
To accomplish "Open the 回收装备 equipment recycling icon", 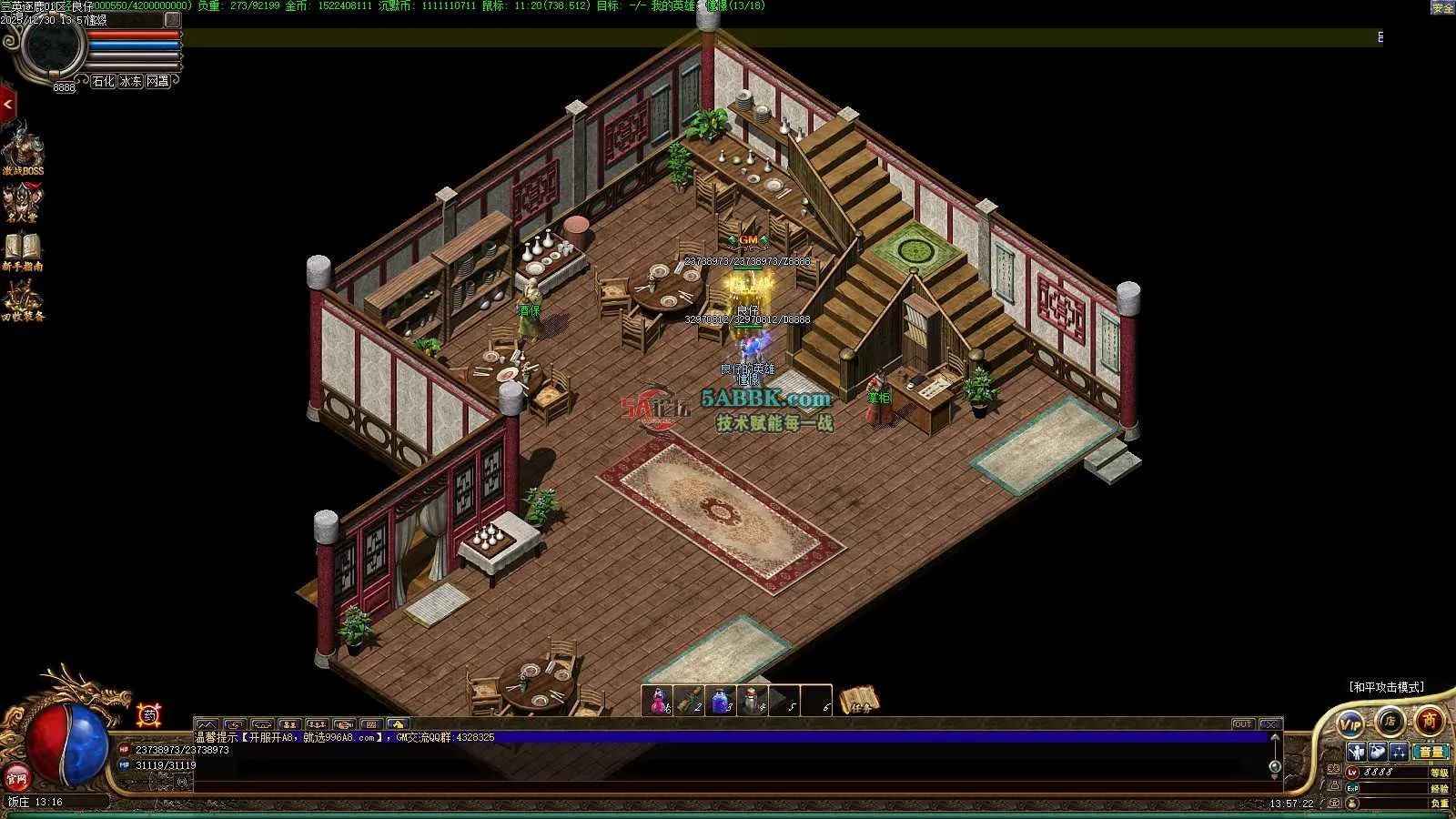I will pos(23,298).
